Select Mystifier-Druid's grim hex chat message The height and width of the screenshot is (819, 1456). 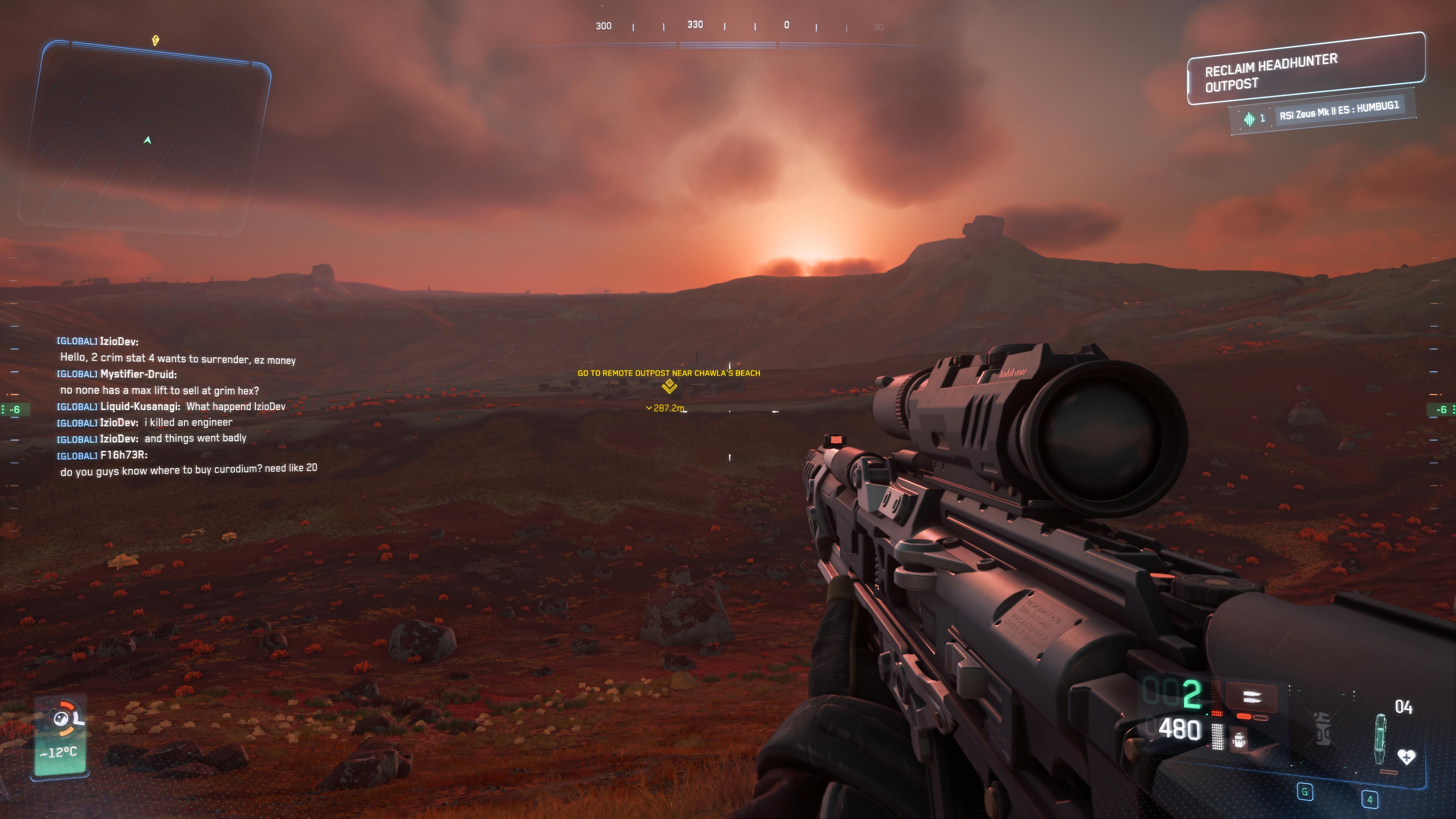tap(159, 390)
